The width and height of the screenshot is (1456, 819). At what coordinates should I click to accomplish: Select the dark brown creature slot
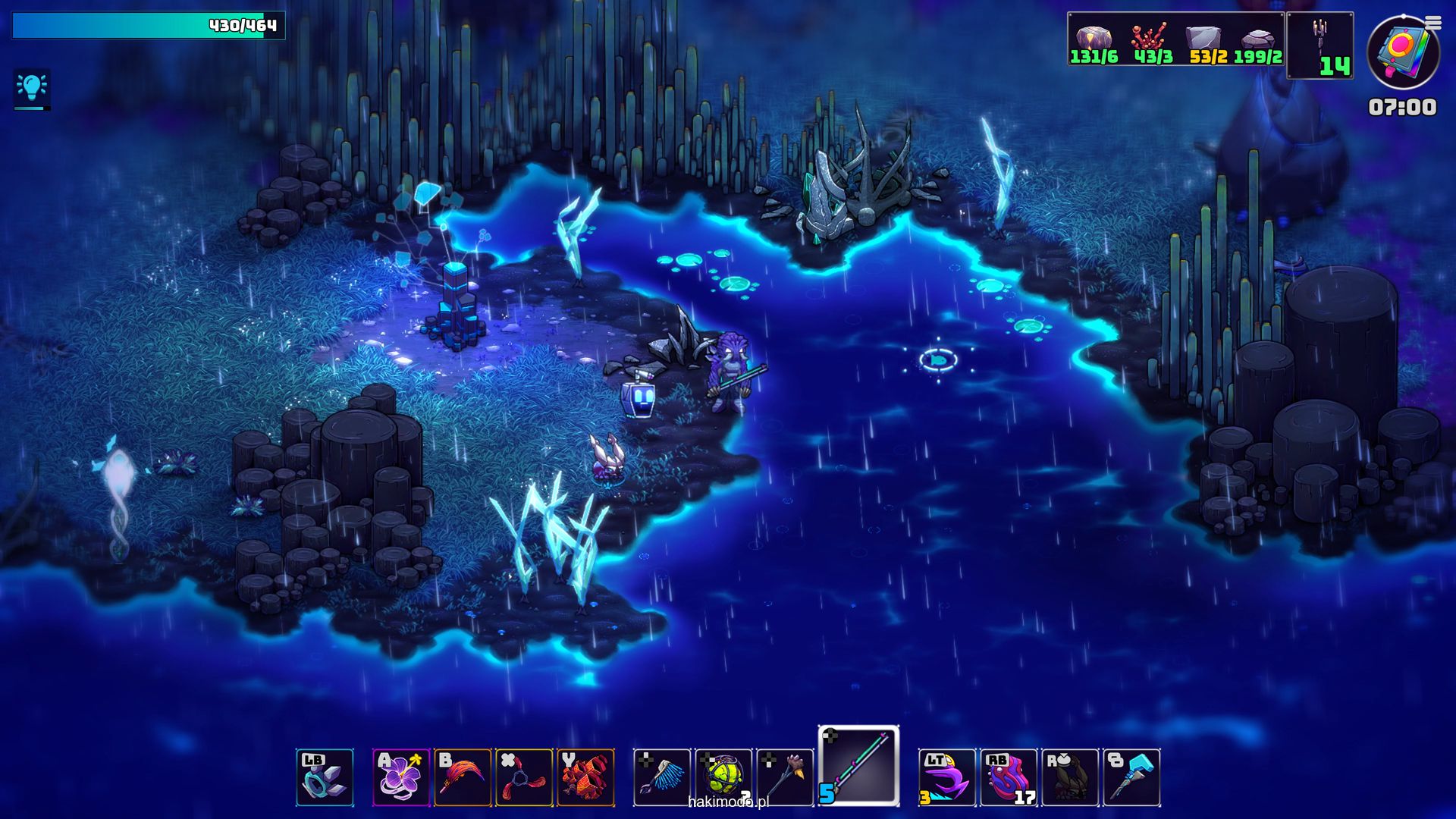coord(1070,777)
